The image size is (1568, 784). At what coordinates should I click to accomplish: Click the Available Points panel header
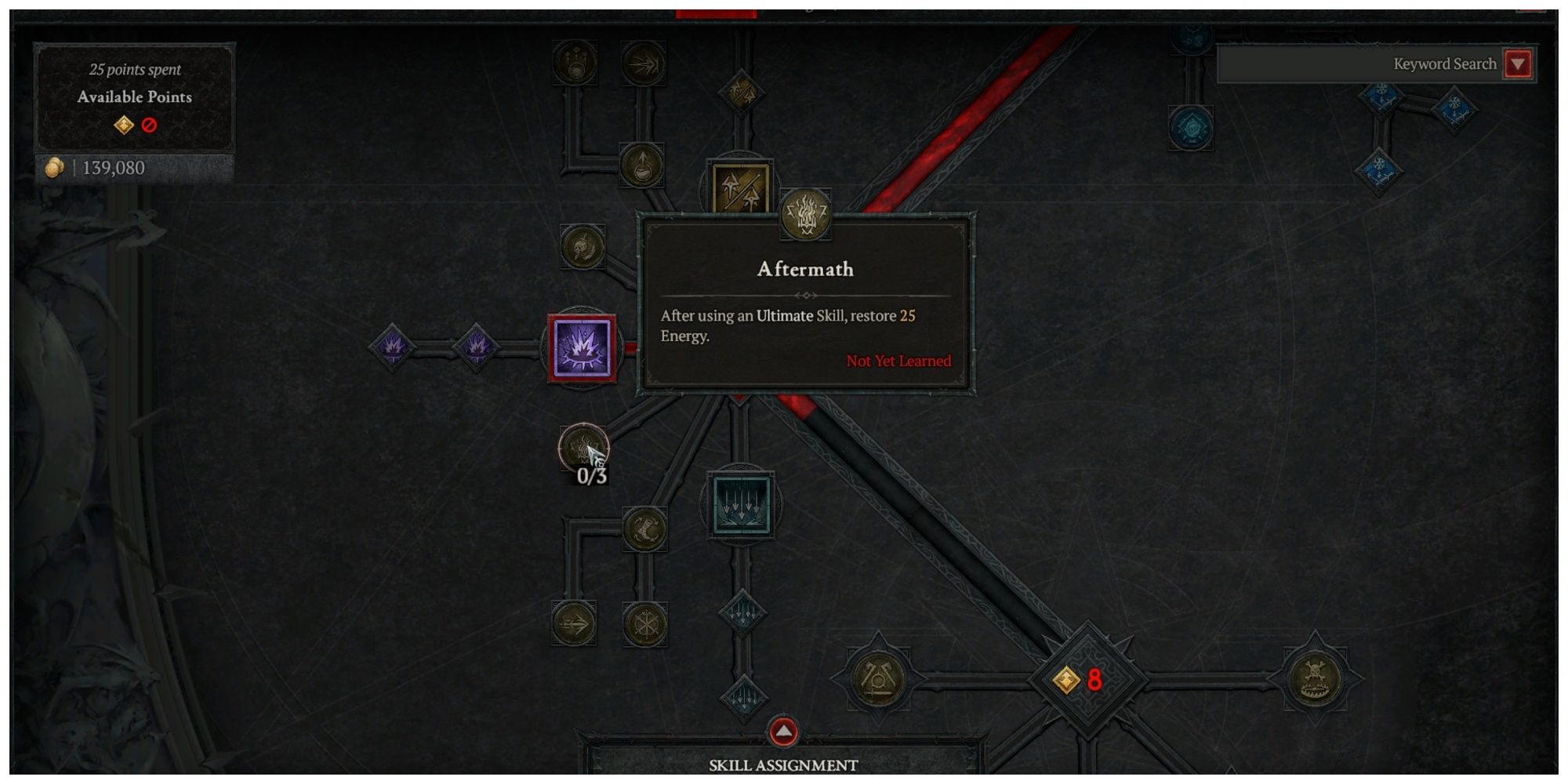pyautogui.click(x=133, y=97)
